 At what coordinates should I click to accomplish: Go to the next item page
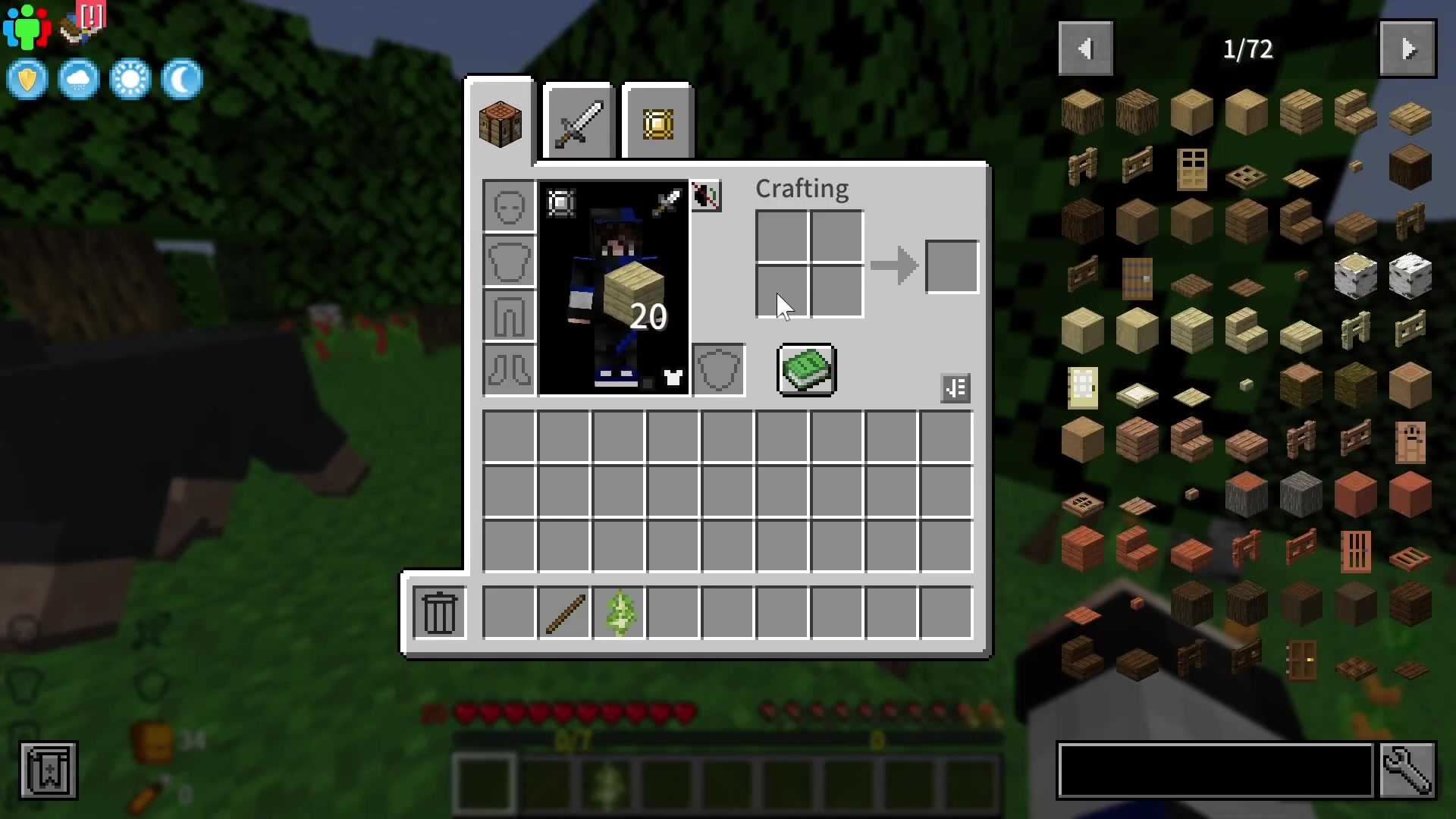pos(1407,48)
